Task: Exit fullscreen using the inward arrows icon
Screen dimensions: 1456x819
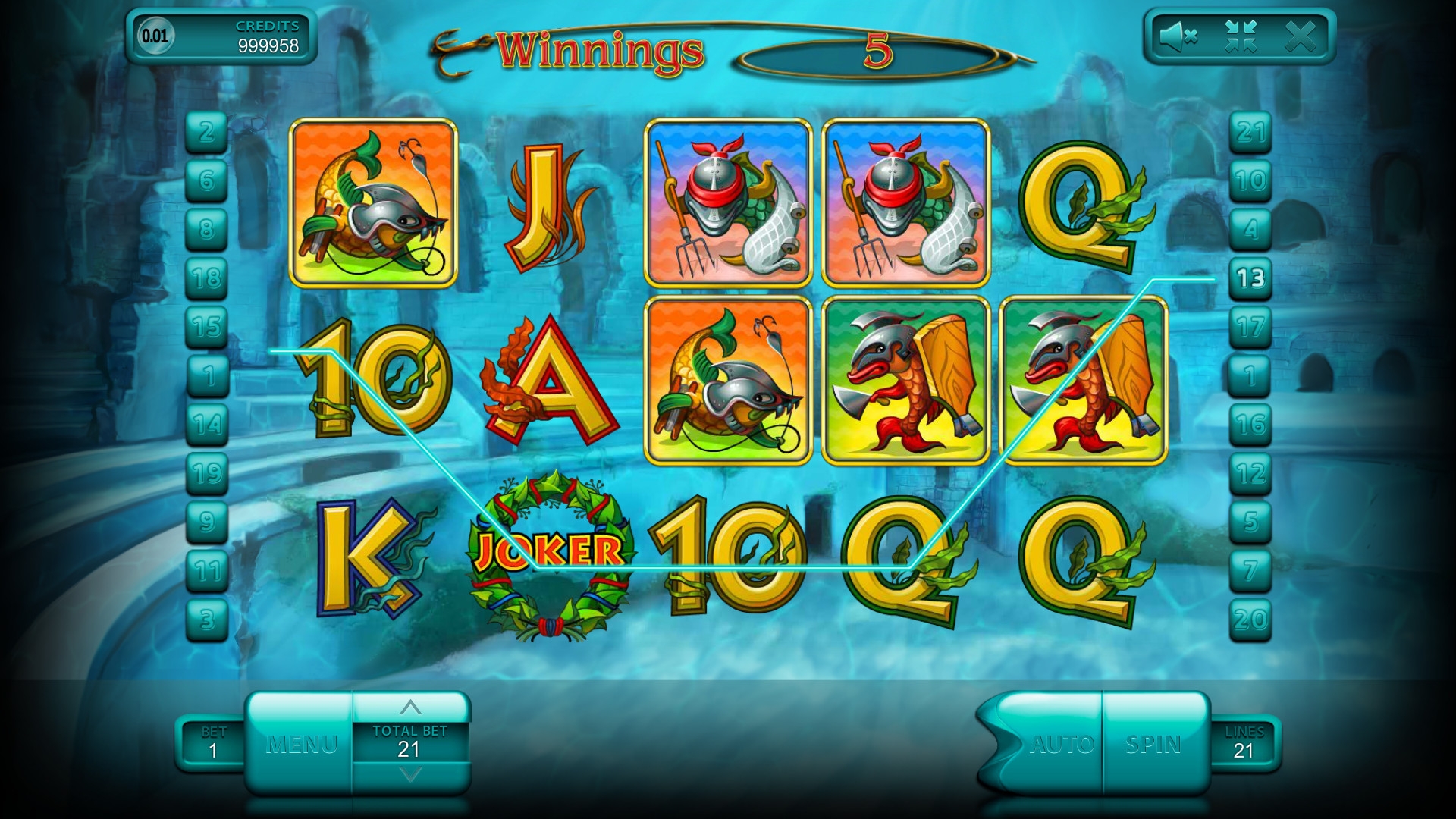Action: point(1241,36)
